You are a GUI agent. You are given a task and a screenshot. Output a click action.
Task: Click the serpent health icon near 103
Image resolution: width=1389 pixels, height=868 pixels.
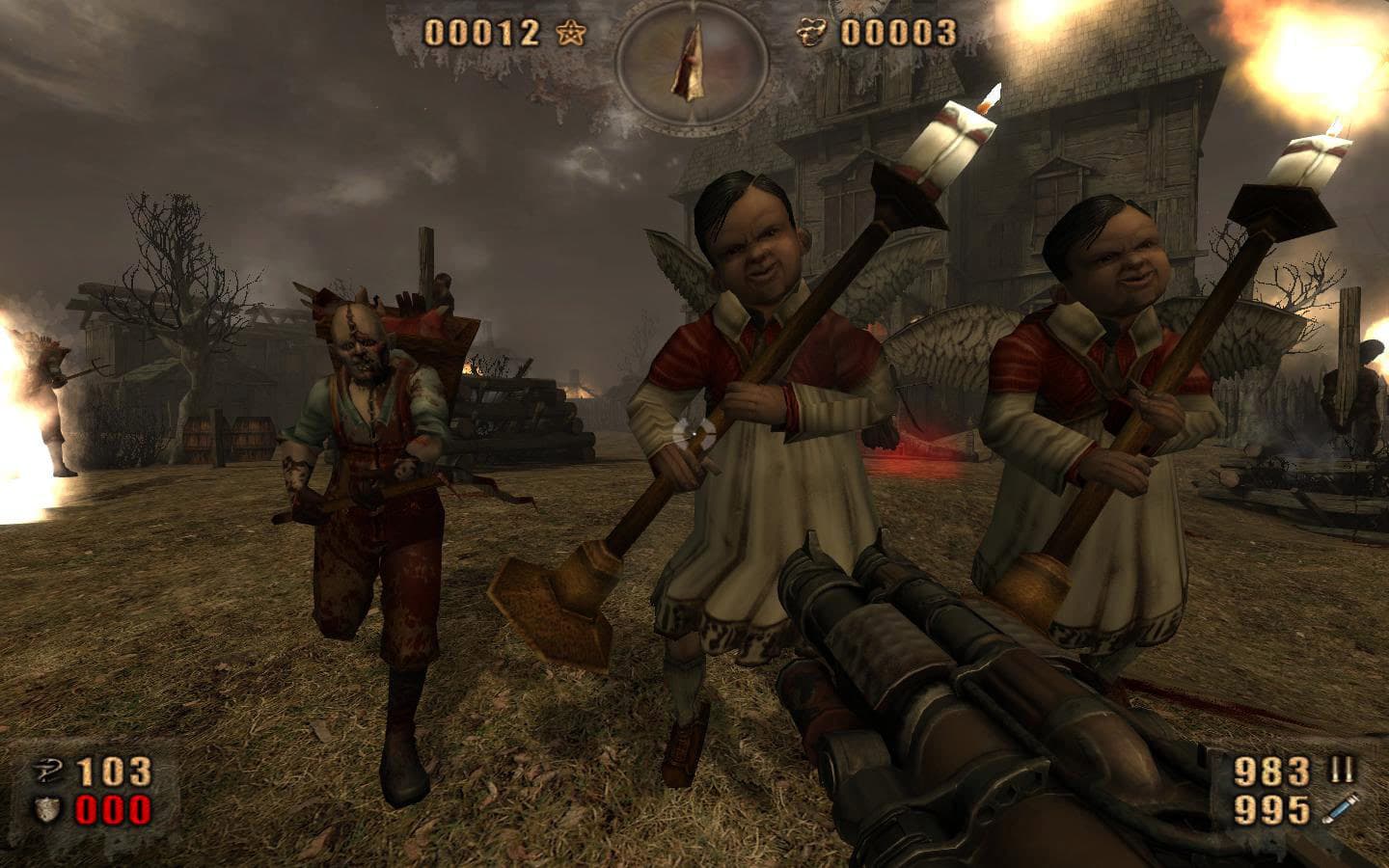[x=46, y=770]
